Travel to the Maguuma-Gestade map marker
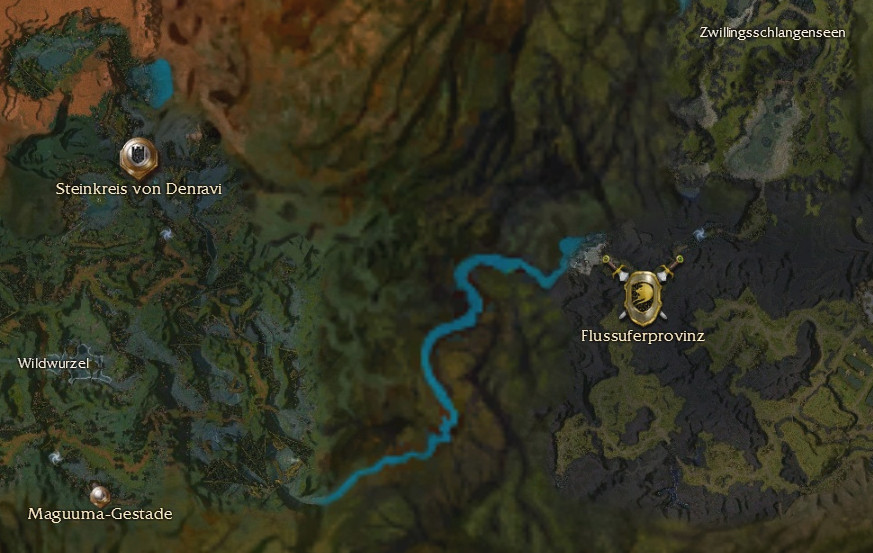Image resolution: width=873 pixels, height=553 pixels. tap(98, 494)
